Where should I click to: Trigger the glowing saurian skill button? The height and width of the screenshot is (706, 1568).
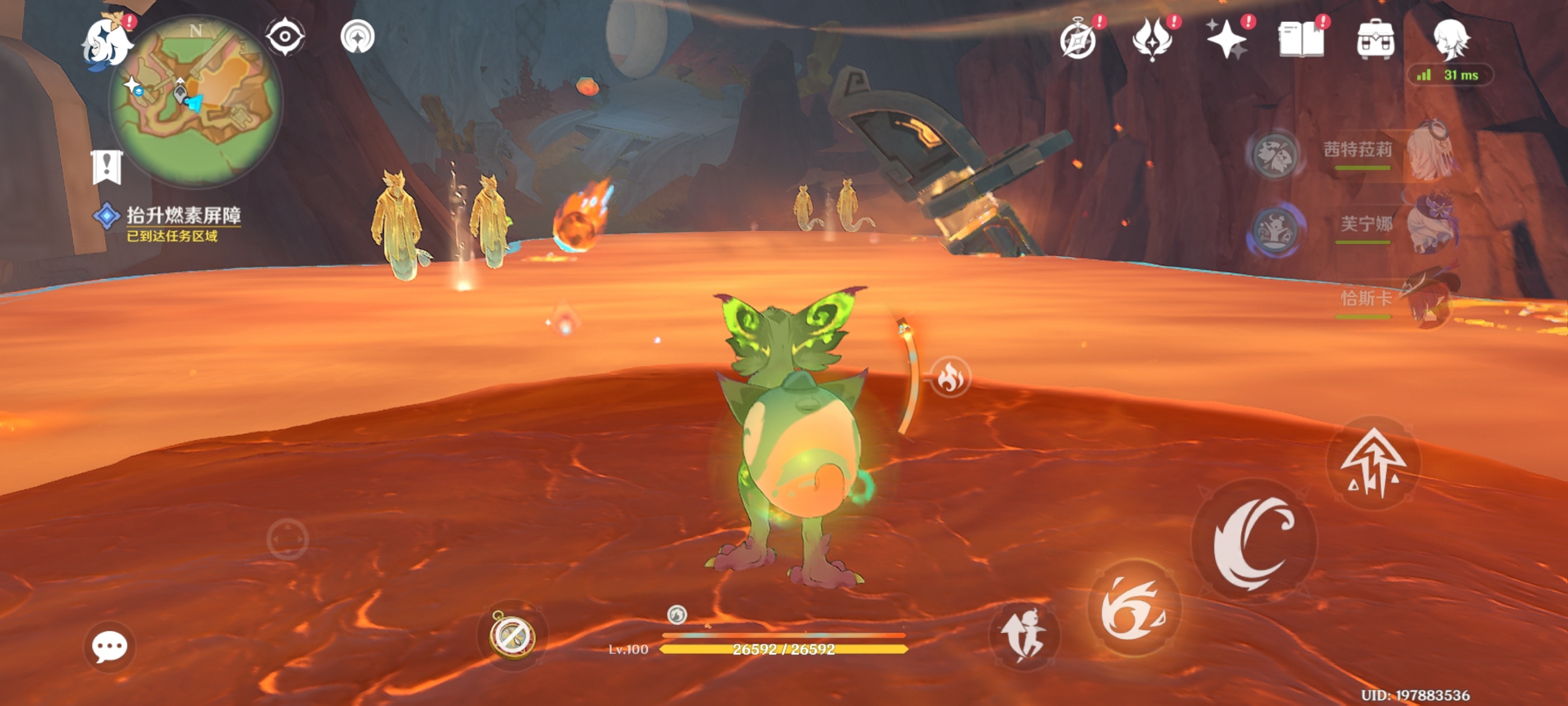[x=1134, y=609]
